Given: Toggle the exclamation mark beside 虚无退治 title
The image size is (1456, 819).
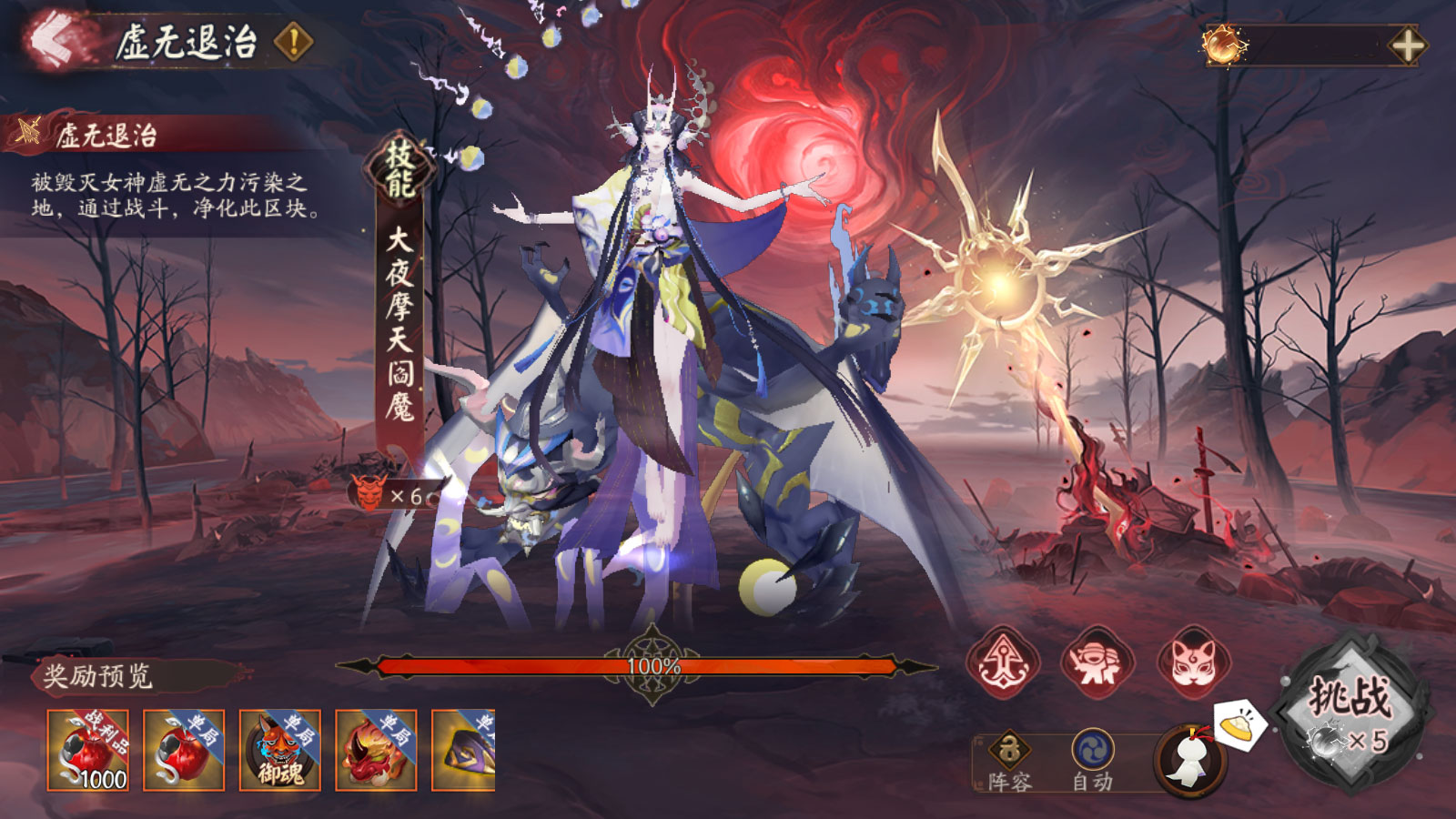Looking at the screenshot, I should click(x=291, y=40).
